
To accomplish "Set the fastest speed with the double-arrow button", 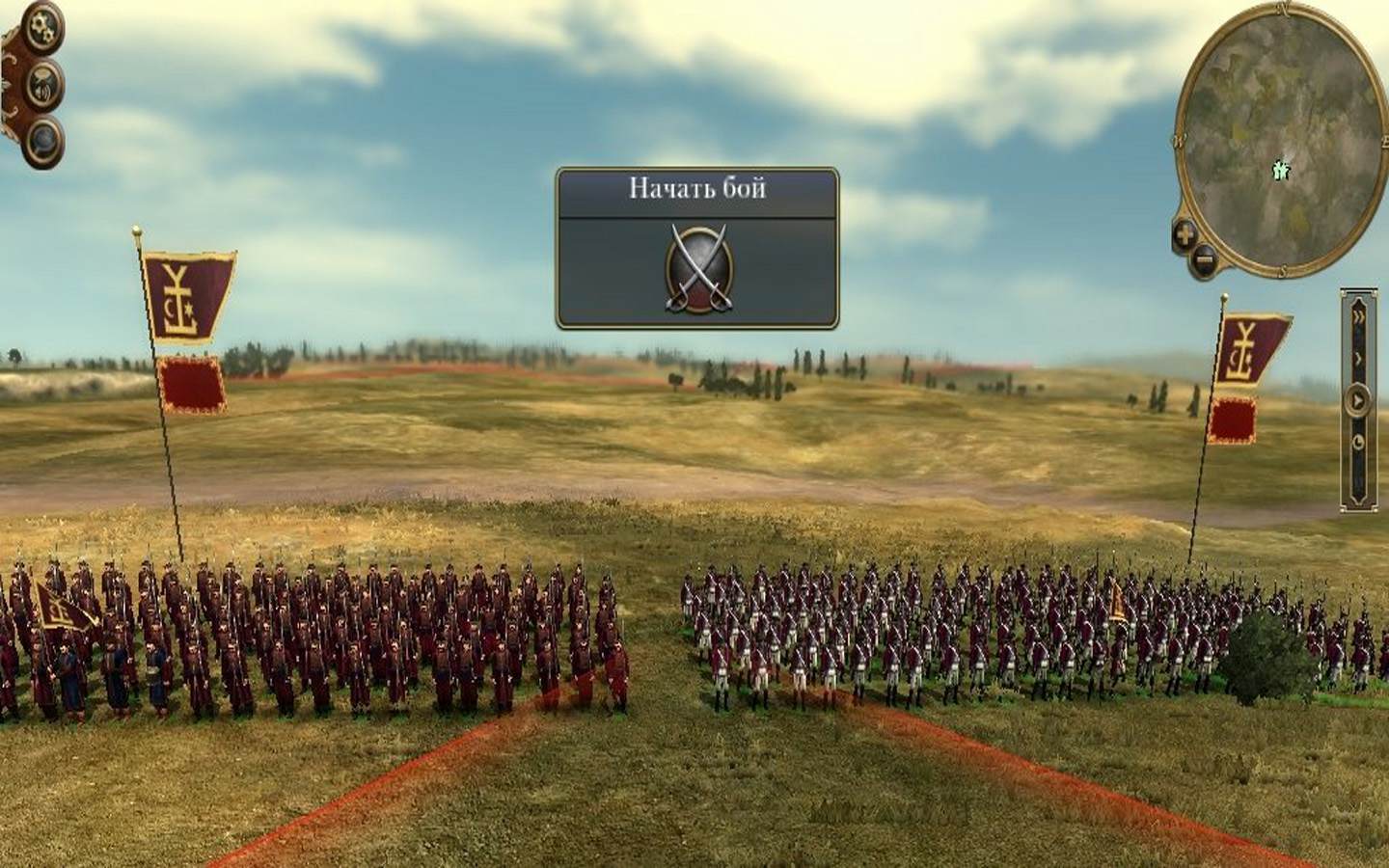I will point(1359,316).
